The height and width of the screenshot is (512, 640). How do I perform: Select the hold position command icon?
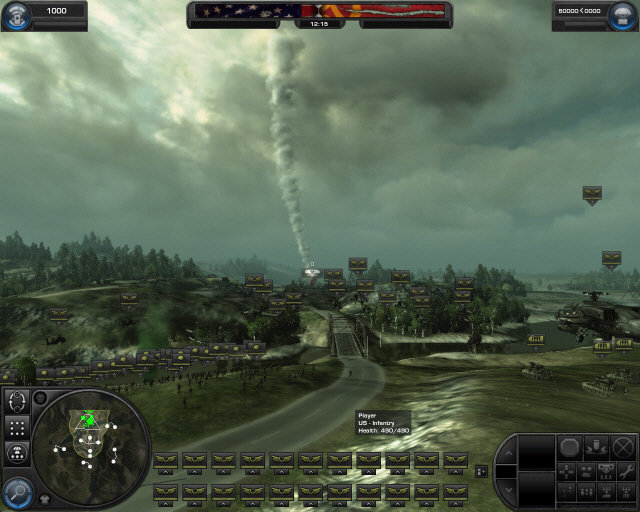click(596, 447)
